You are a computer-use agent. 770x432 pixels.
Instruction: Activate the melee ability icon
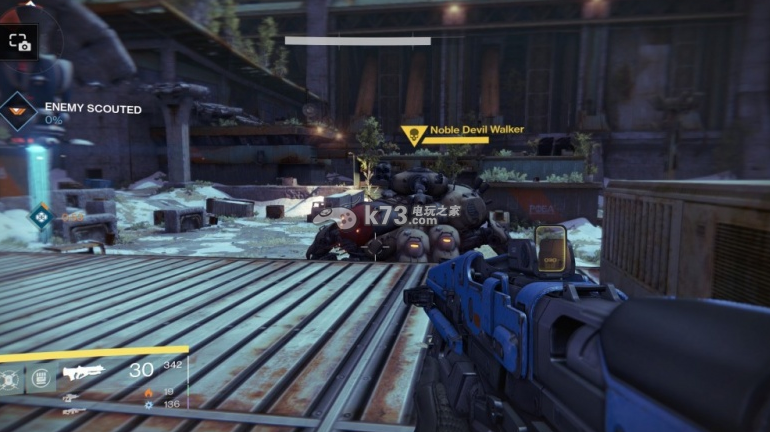[41, 378]
